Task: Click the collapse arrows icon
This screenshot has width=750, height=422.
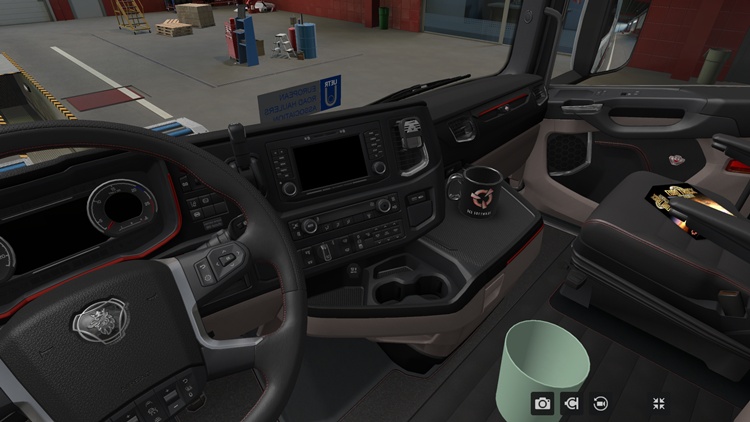Action: click(659, 403)
